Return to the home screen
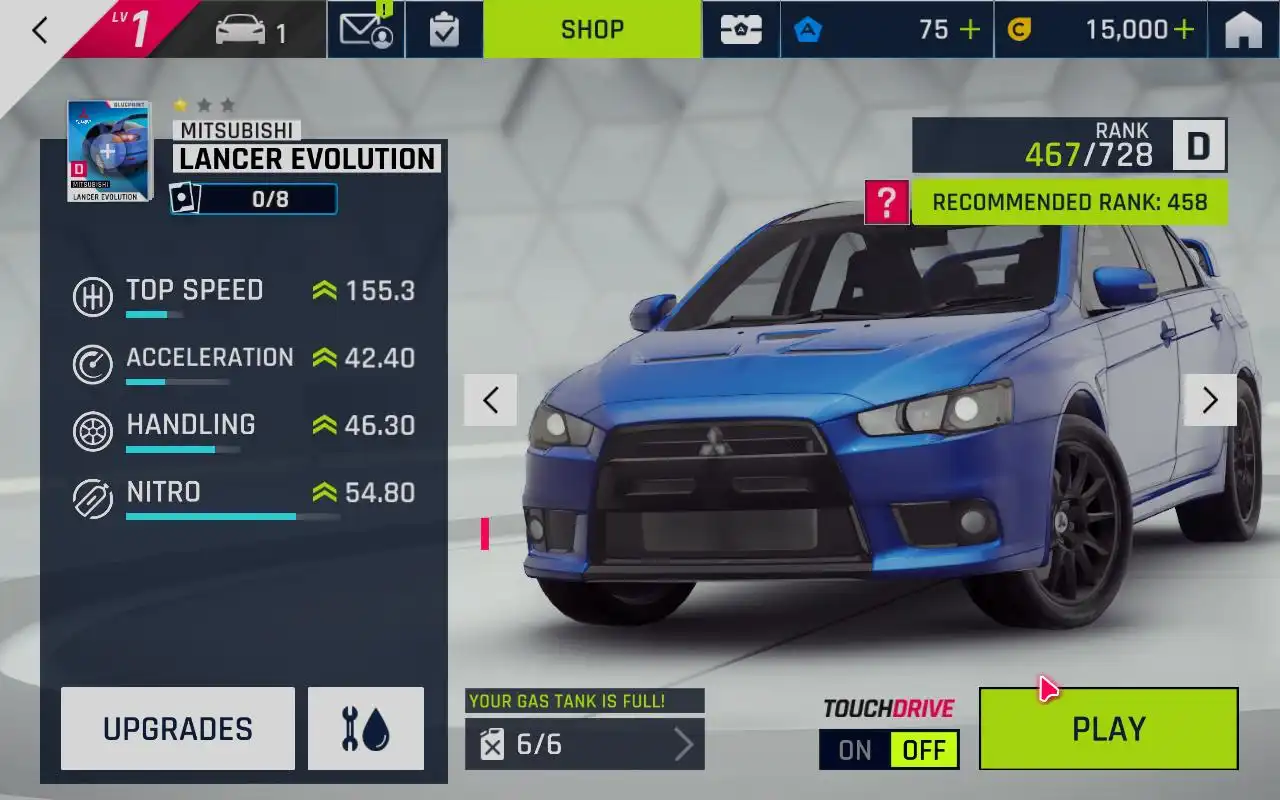The height and width of the screenshot is (800, 1280). pos(1243,30)
